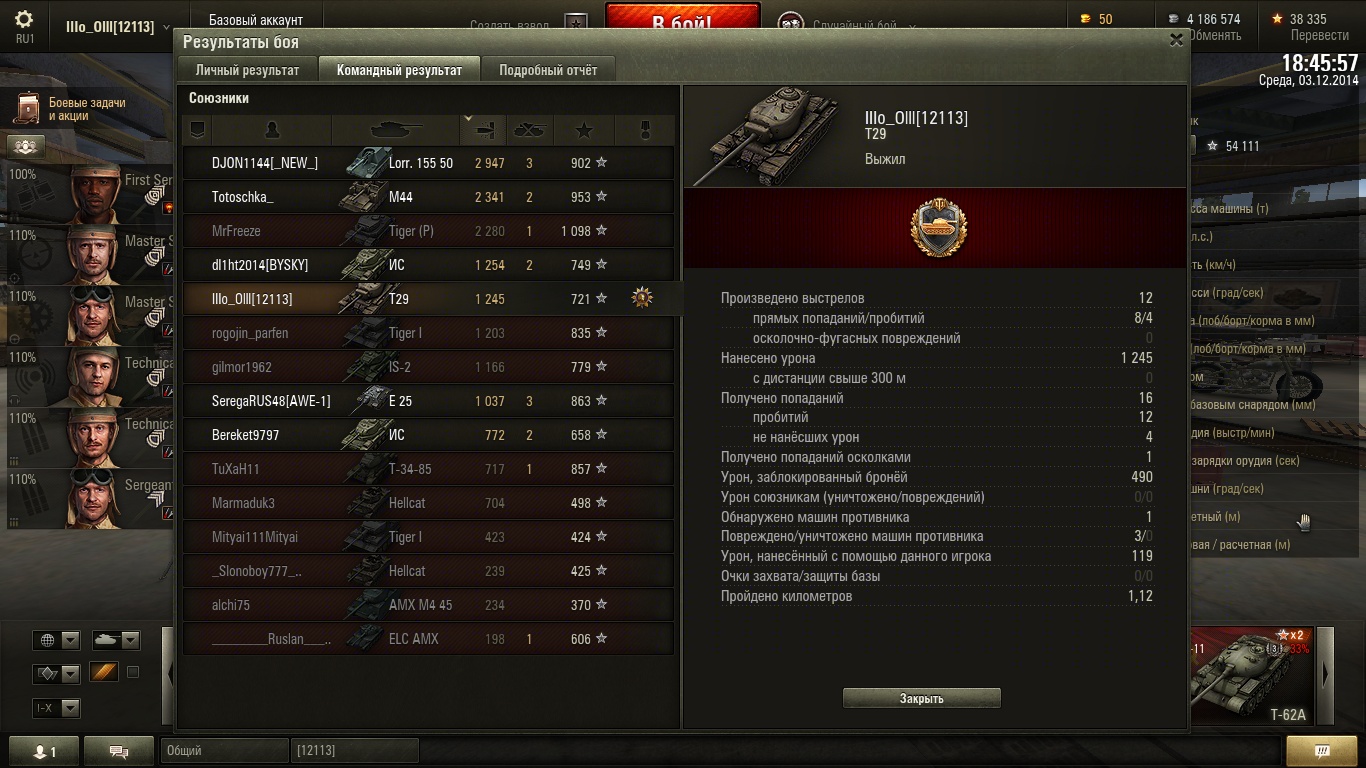Sort allies by damage column
Viewport: 1366px width, 768px height.
point(485,130)
